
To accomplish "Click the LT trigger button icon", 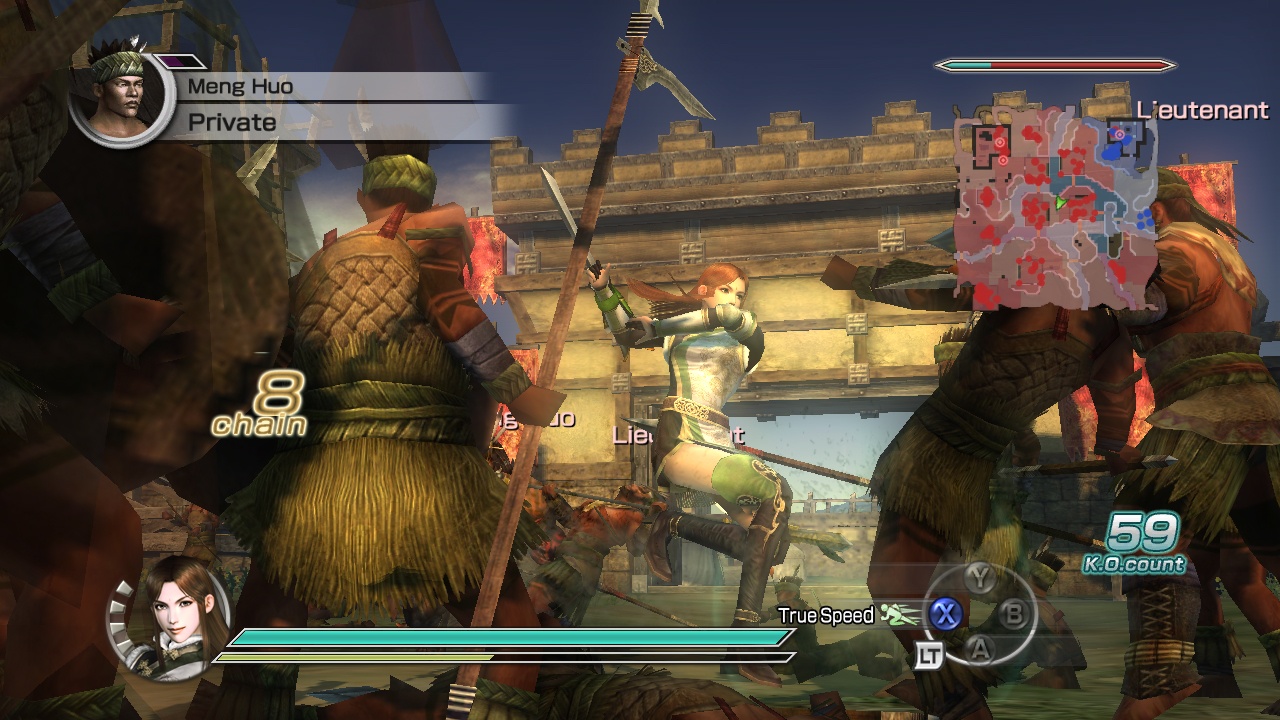I will [931, 654].
